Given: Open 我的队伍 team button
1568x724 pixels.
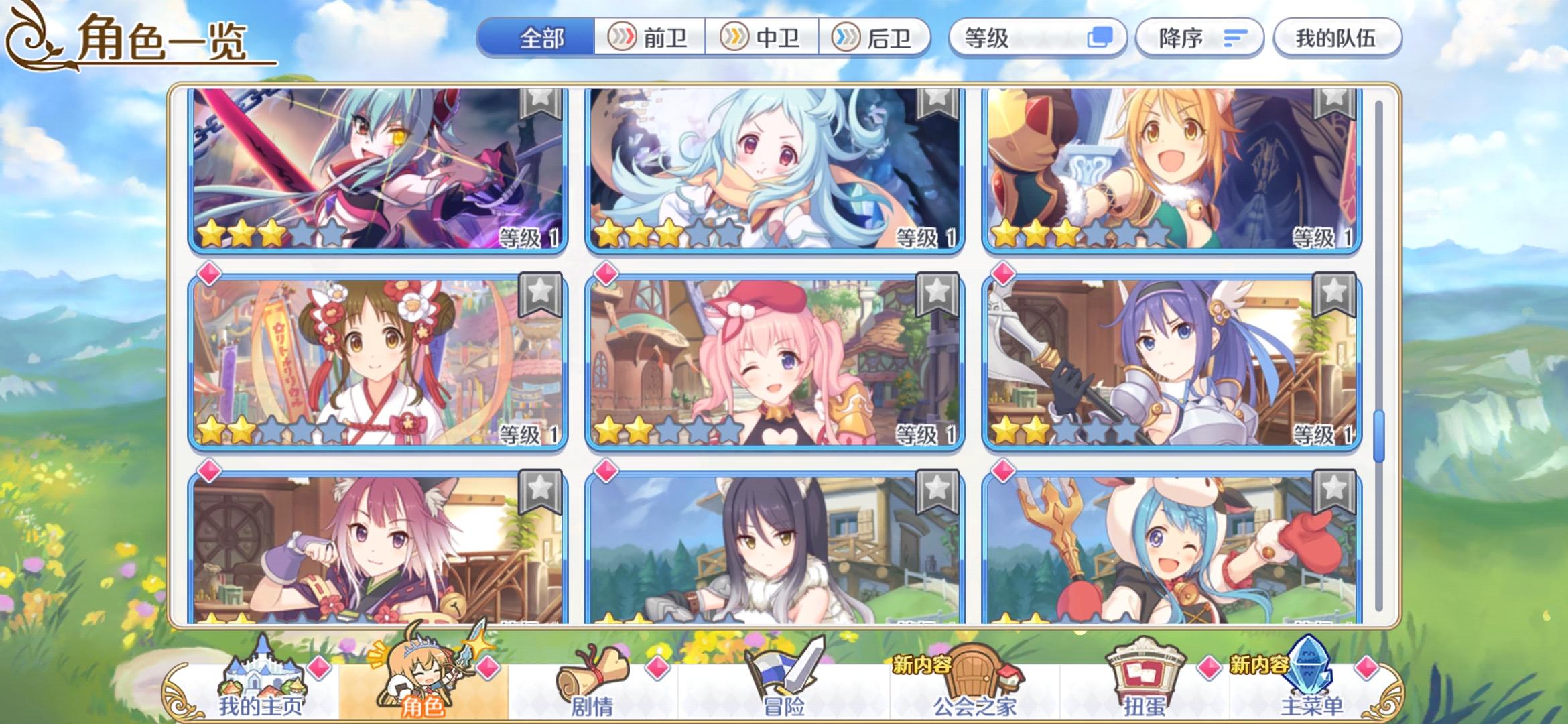Looking at the screenshot, I should pos(1337,38).
